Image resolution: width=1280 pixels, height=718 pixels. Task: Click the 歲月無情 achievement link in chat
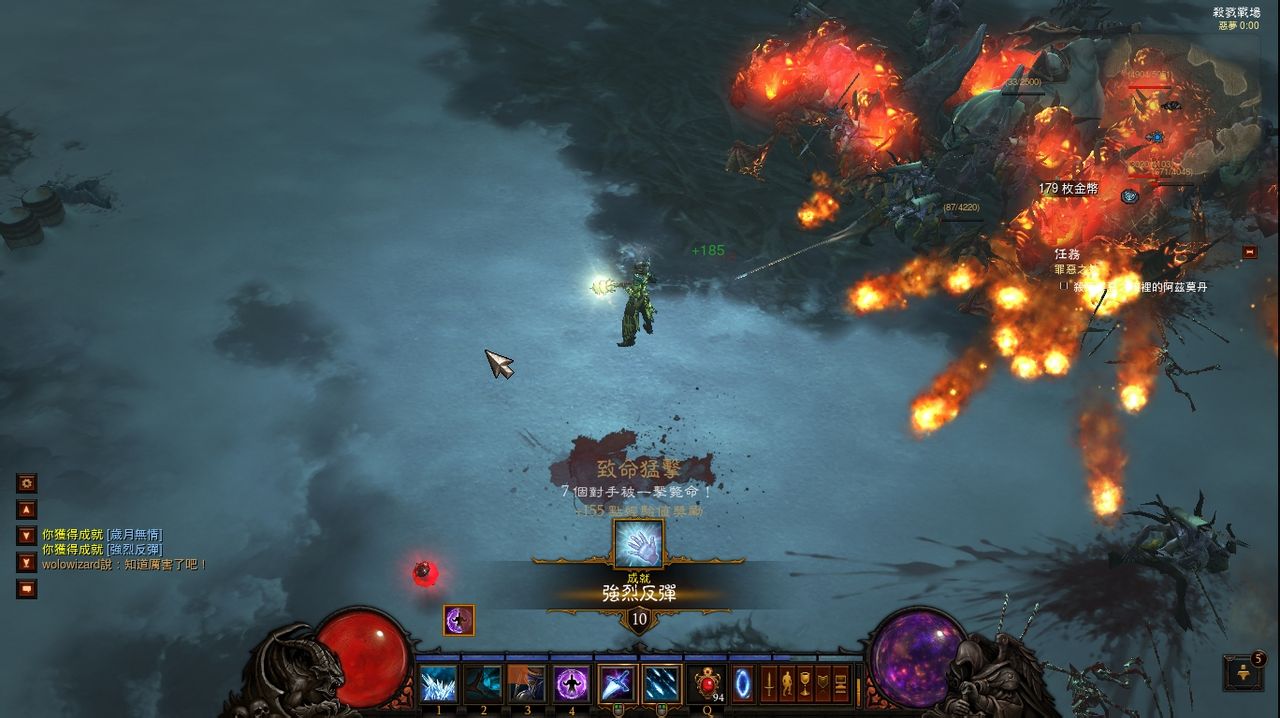(134, 535)
